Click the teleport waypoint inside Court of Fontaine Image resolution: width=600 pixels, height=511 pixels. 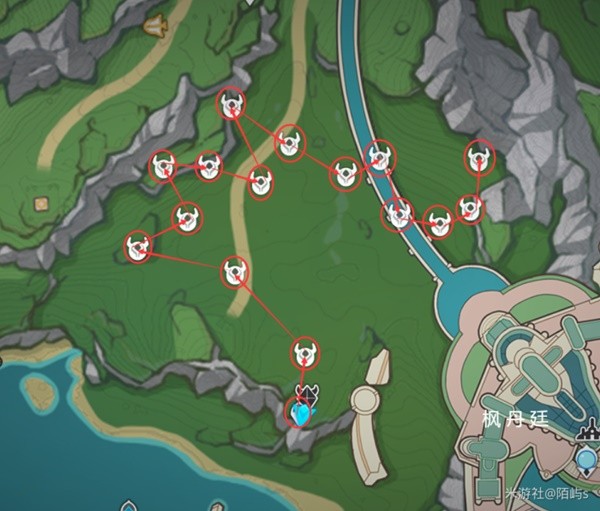coord(587,459)
